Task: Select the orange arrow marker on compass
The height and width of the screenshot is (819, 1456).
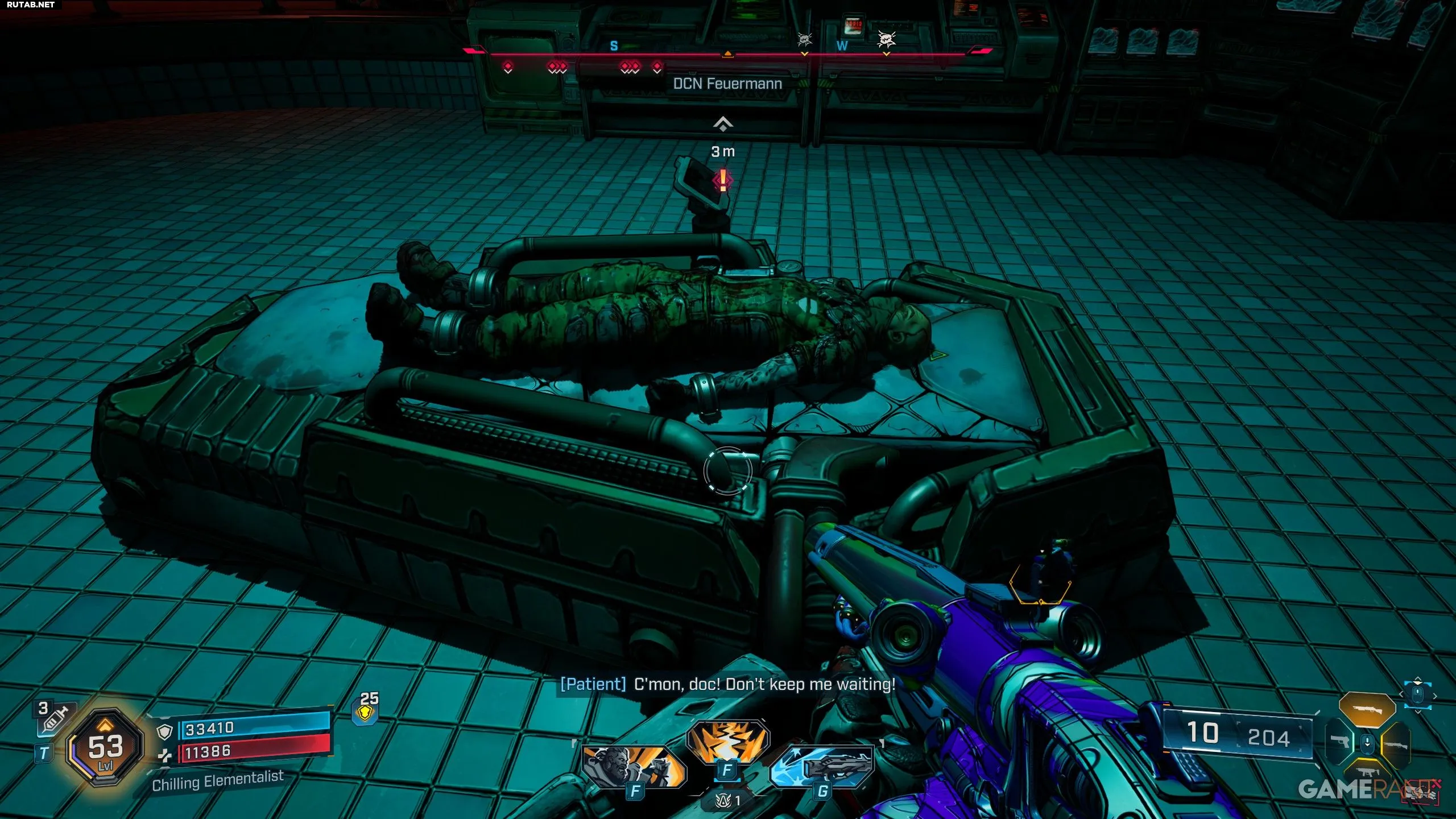Action: [727, 54]
